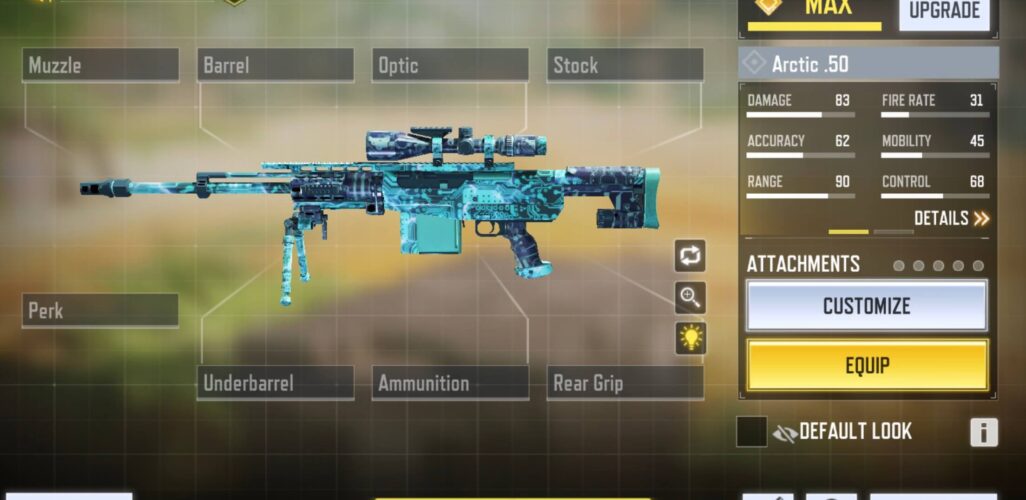
Task: Show detailed weapon stats
Action: pos(951,218)
